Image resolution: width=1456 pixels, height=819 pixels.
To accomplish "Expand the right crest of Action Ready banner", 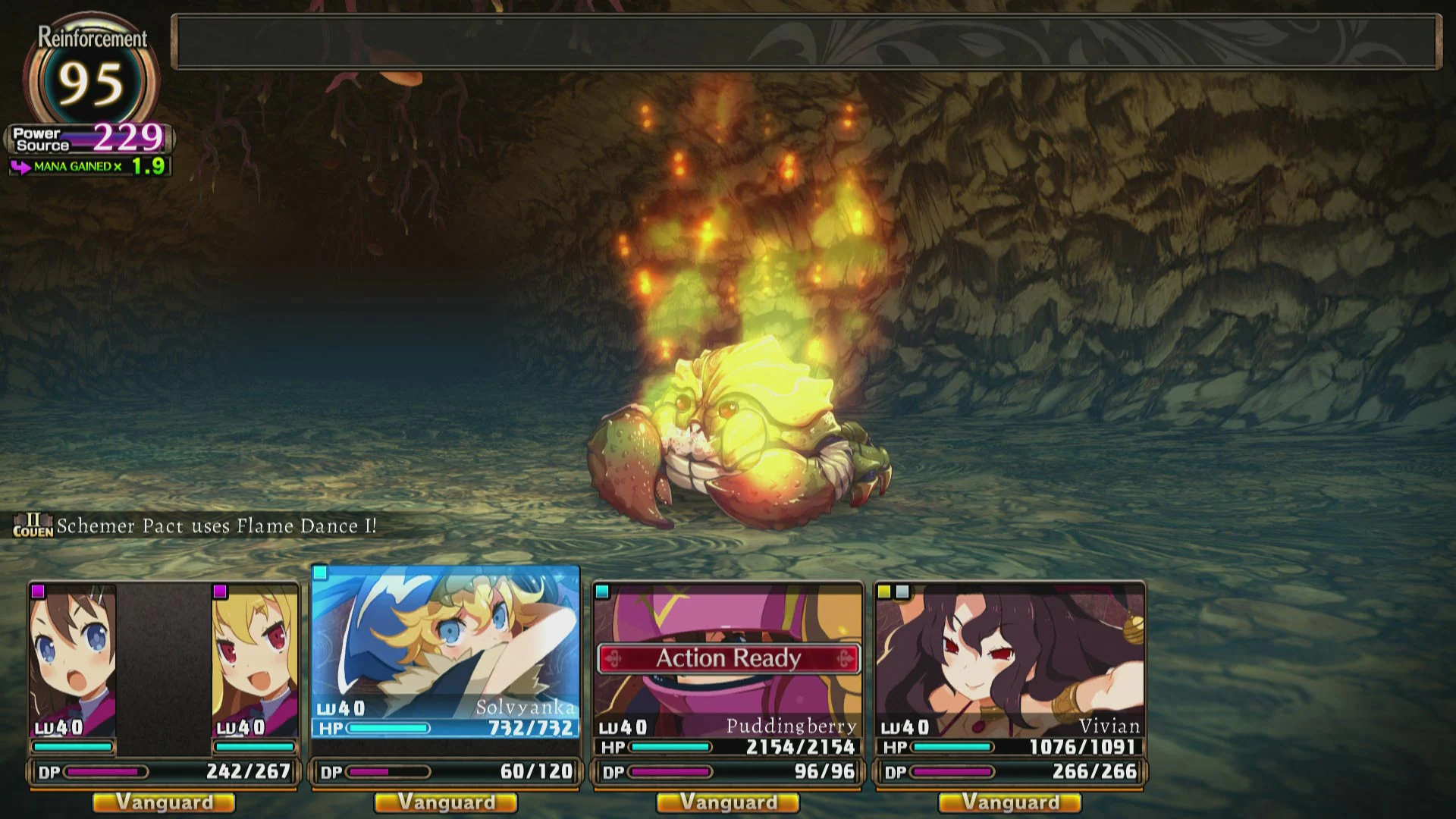I will pos(845,660).
